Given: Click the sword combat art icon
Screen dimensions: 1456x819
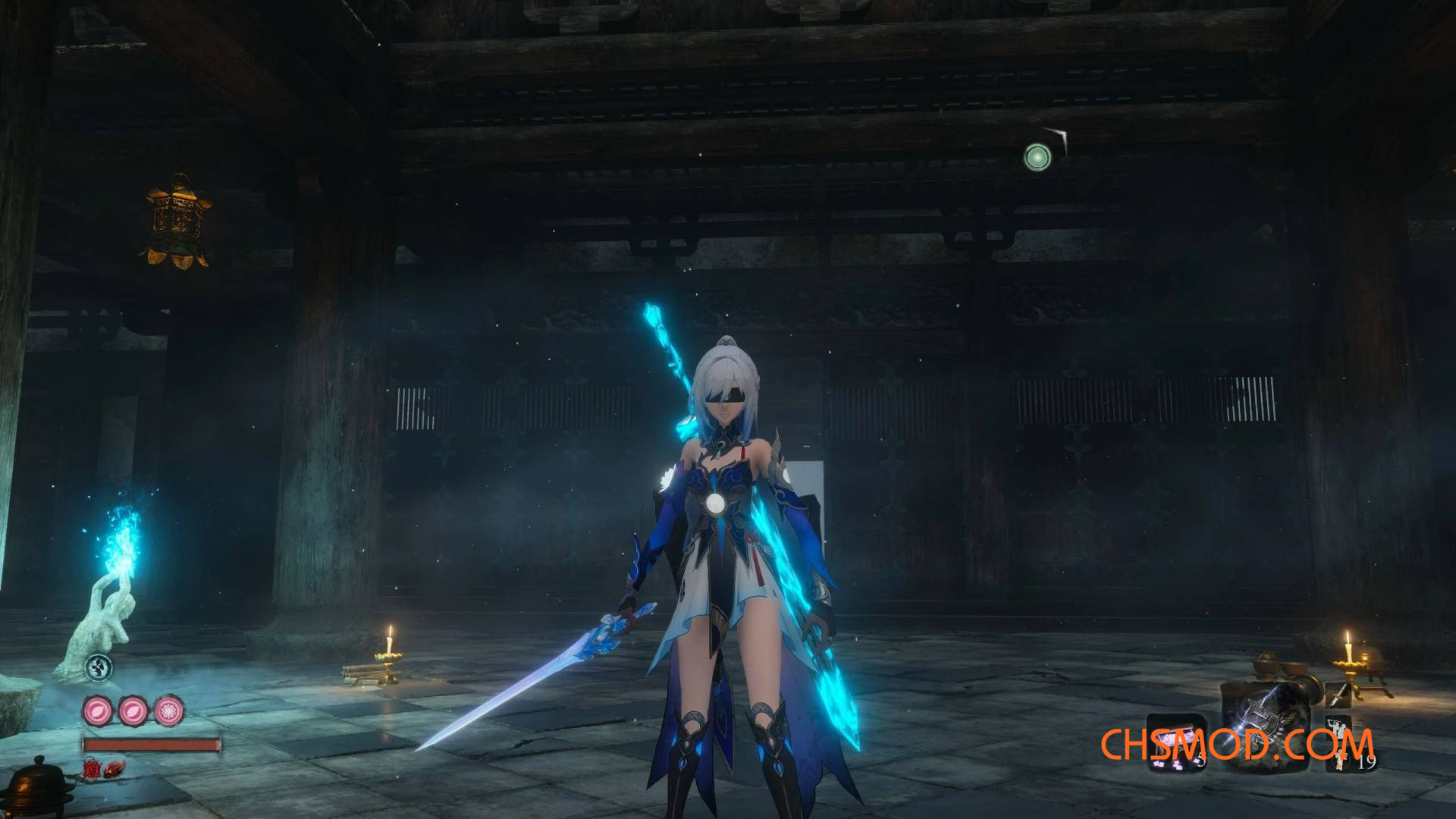Looking at the screenshot, I should pos(1338,694).
